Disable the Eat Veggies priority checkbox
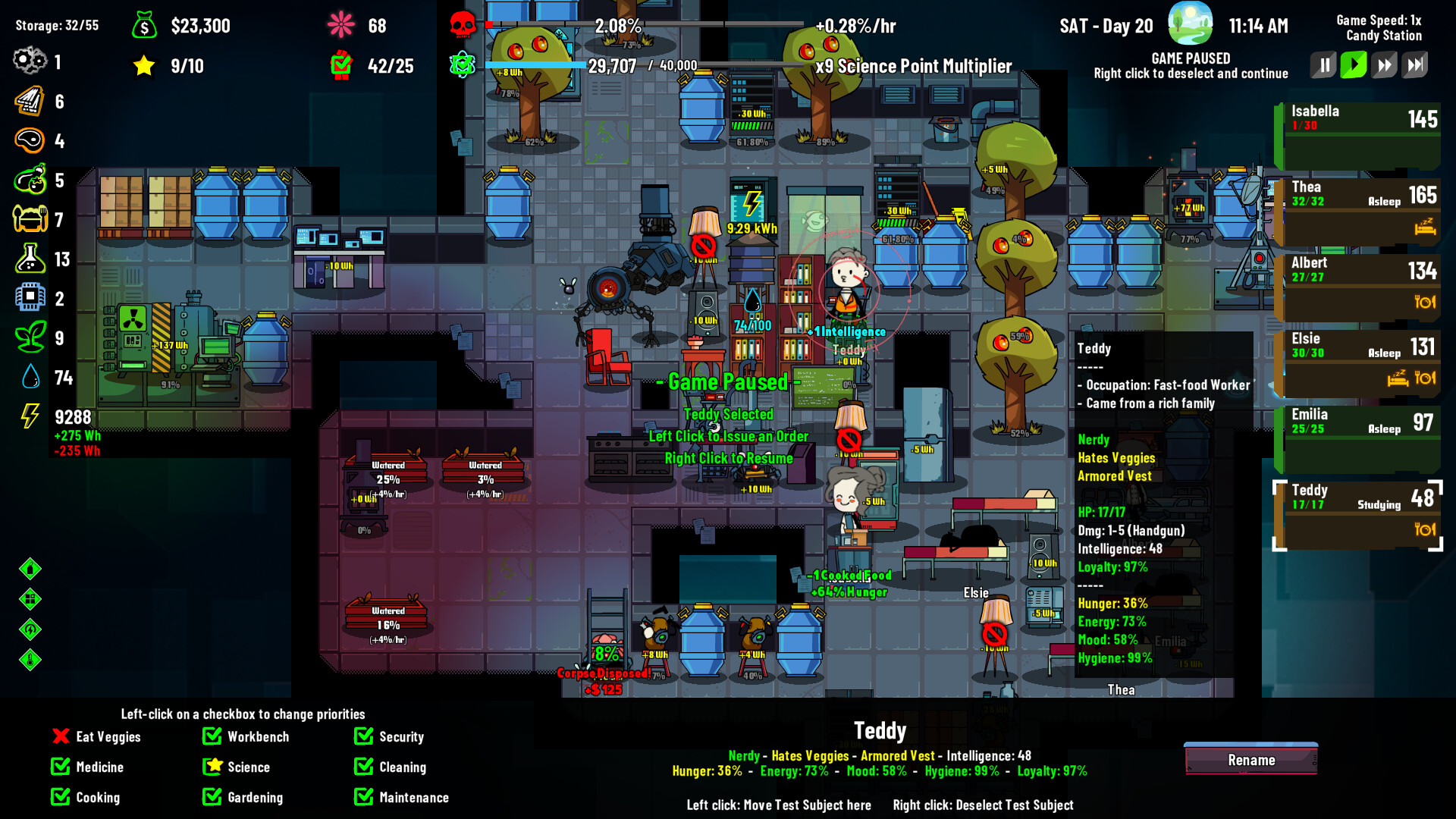Screen dimensions: 1456x819 (x=60, y=736)
